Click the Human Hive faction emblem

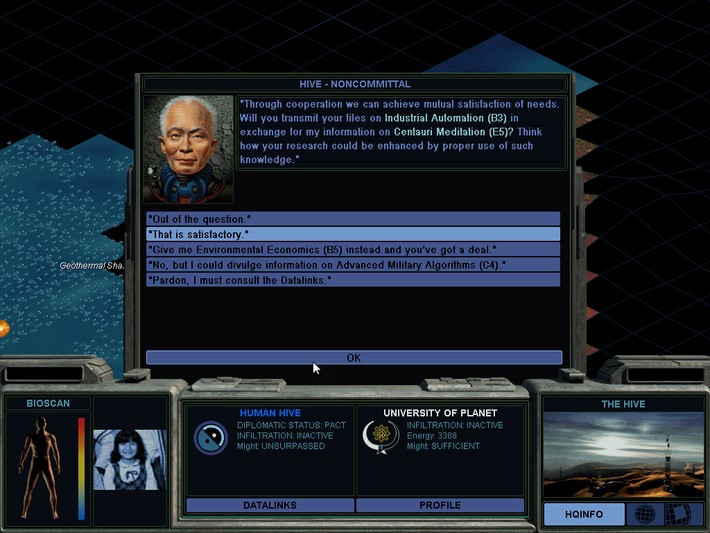point(210,437)
